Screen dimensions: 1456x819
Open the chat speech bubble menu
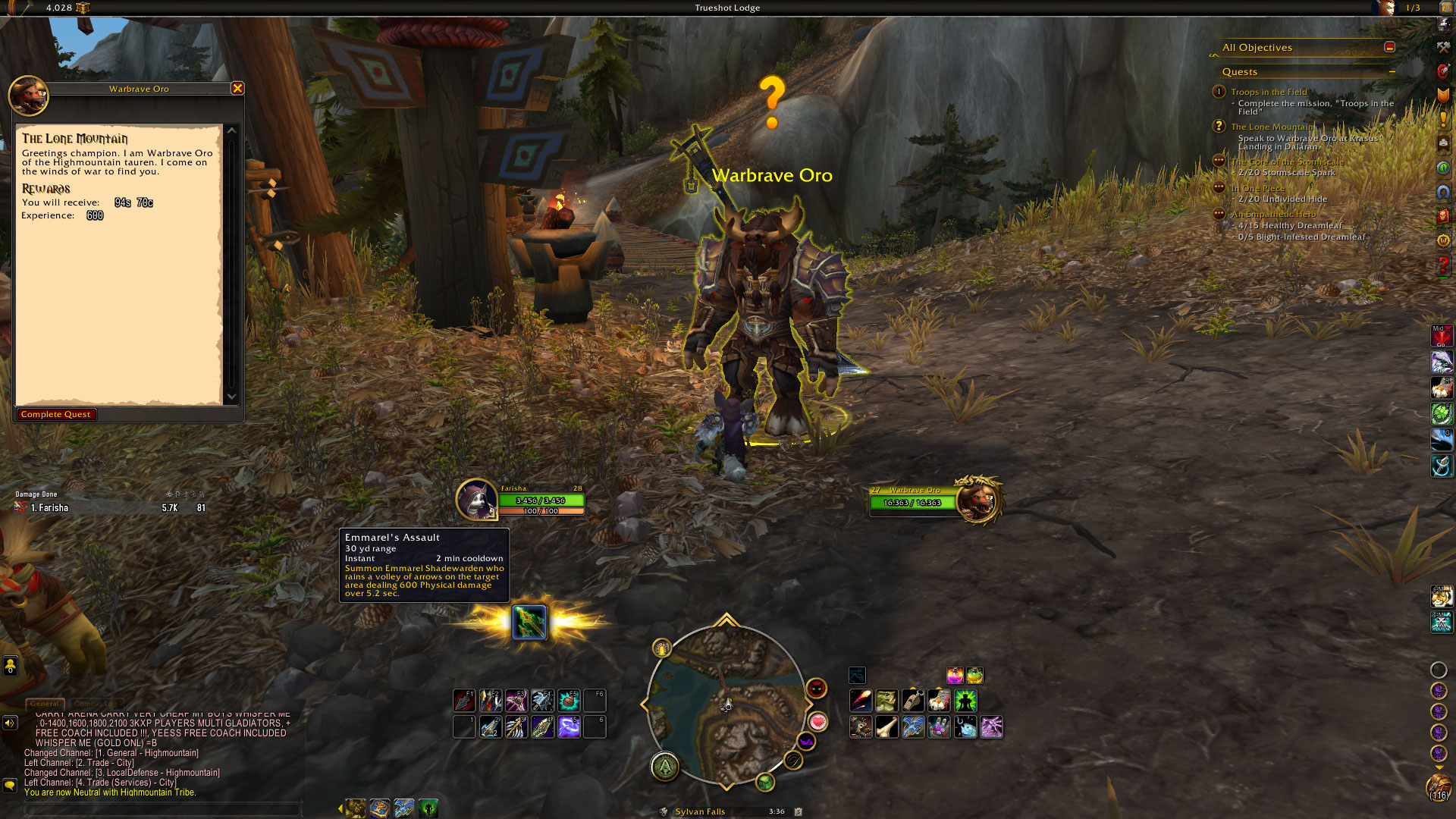pos(10,785)
